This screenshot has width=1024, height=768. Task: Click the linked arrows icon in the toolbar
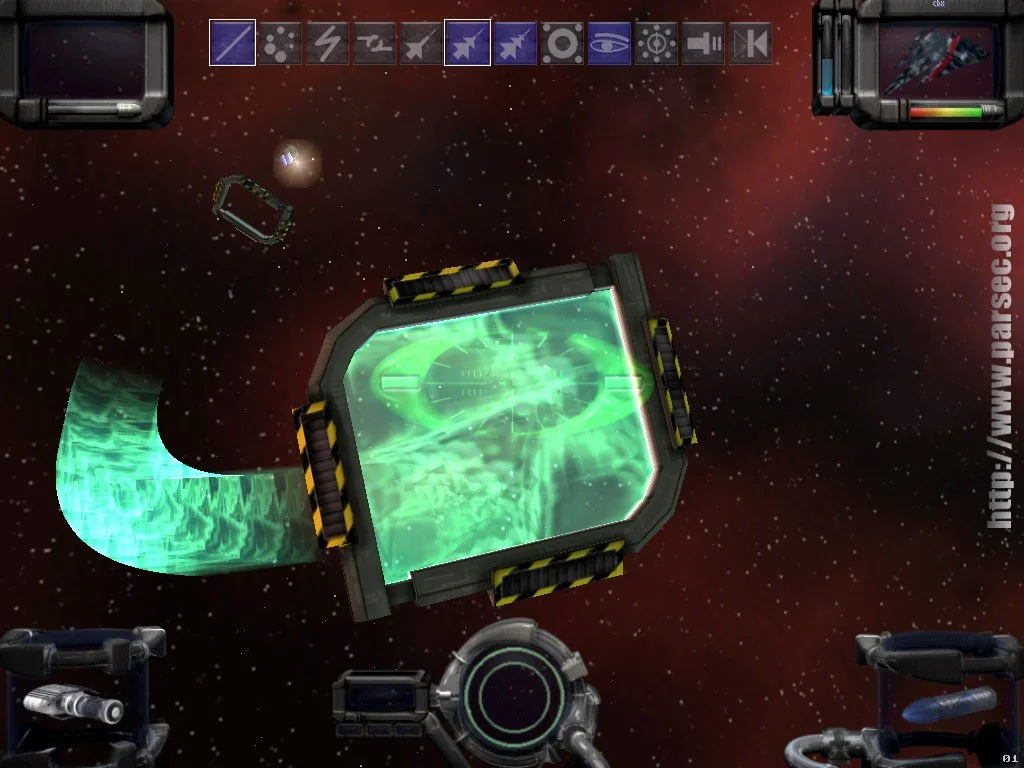[374, 43]
